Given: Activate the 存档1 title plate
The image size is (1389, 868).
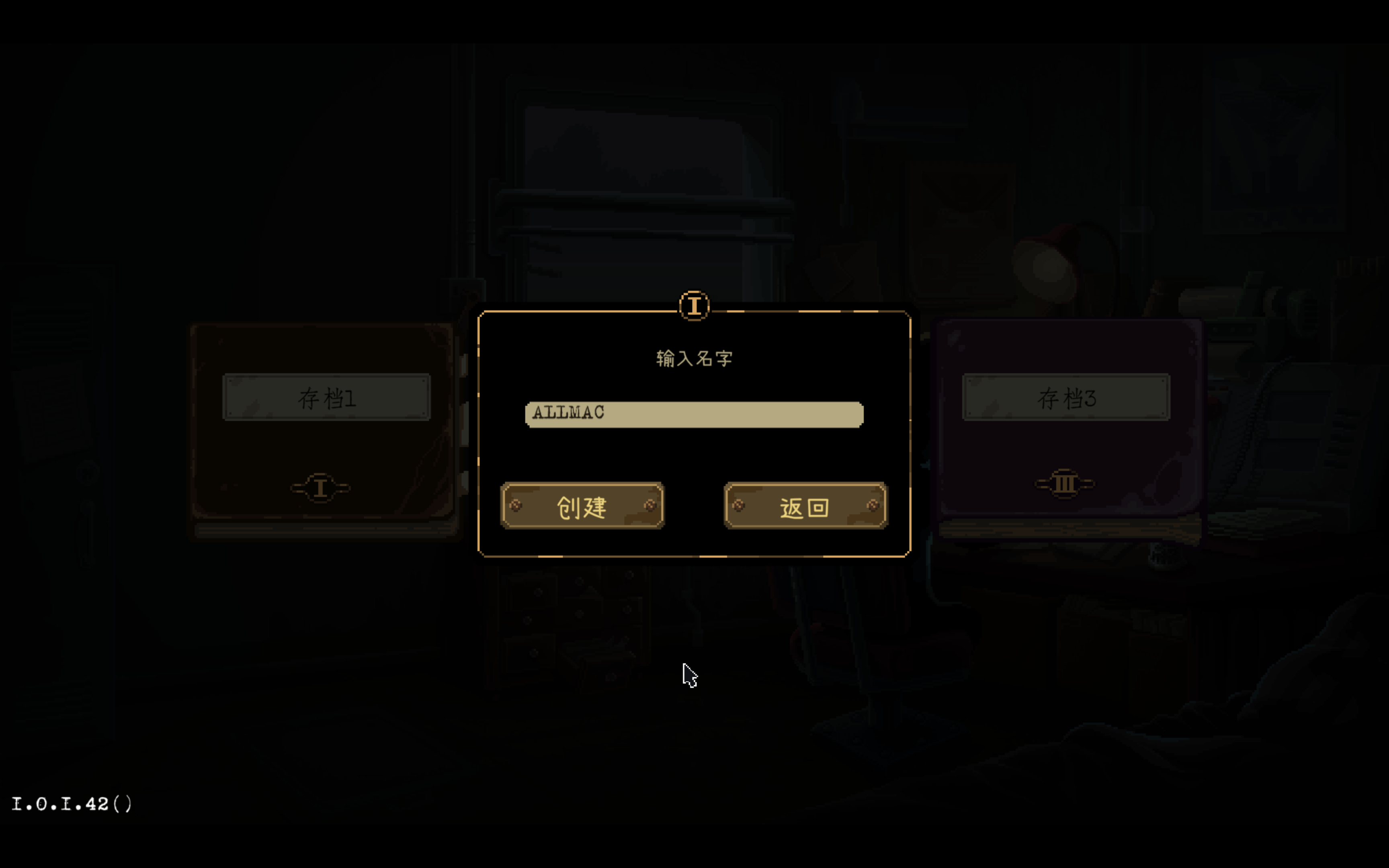Looking at the screenshot, I should coord(327,397).
